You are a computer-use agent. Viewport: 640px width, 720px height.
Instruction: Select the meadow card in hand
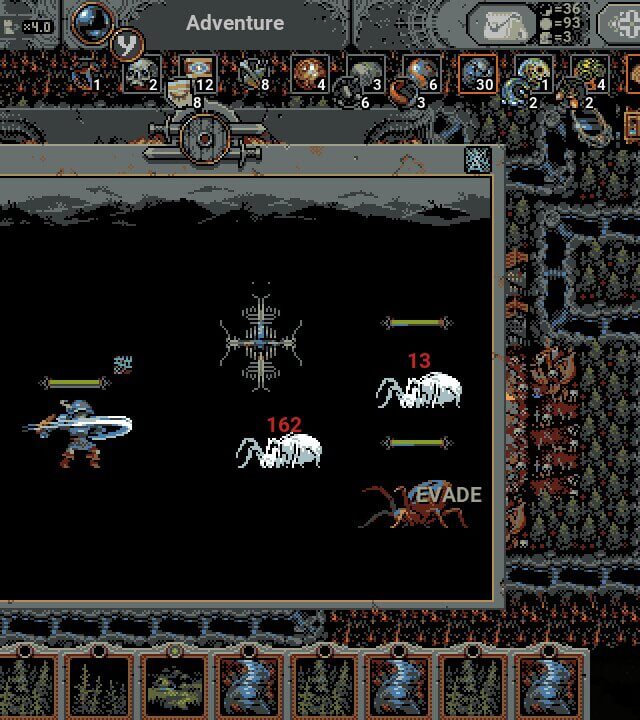pyautogui.click(x=173, y=687)
